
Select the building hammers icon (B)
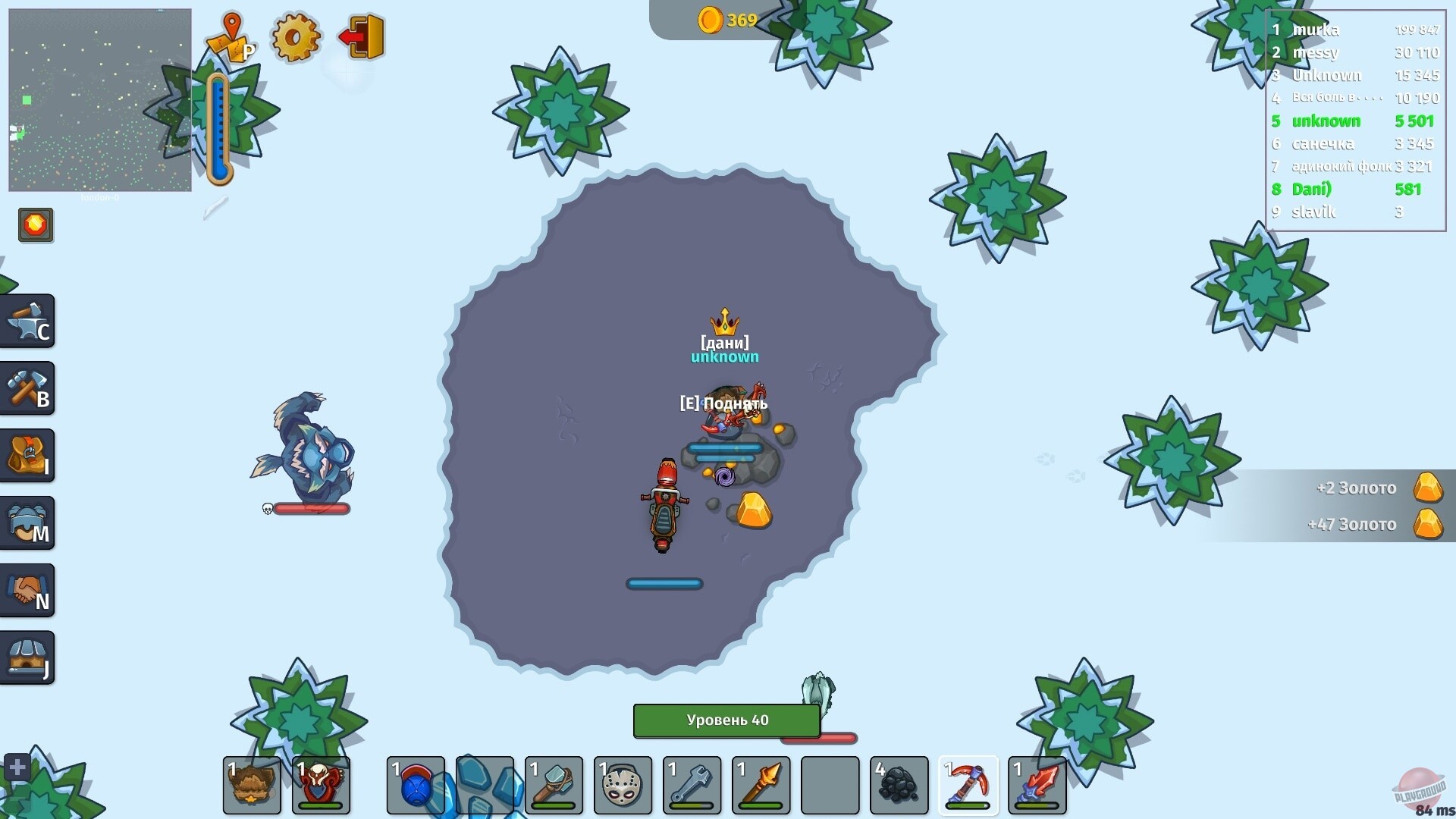(x=28, y=388)
